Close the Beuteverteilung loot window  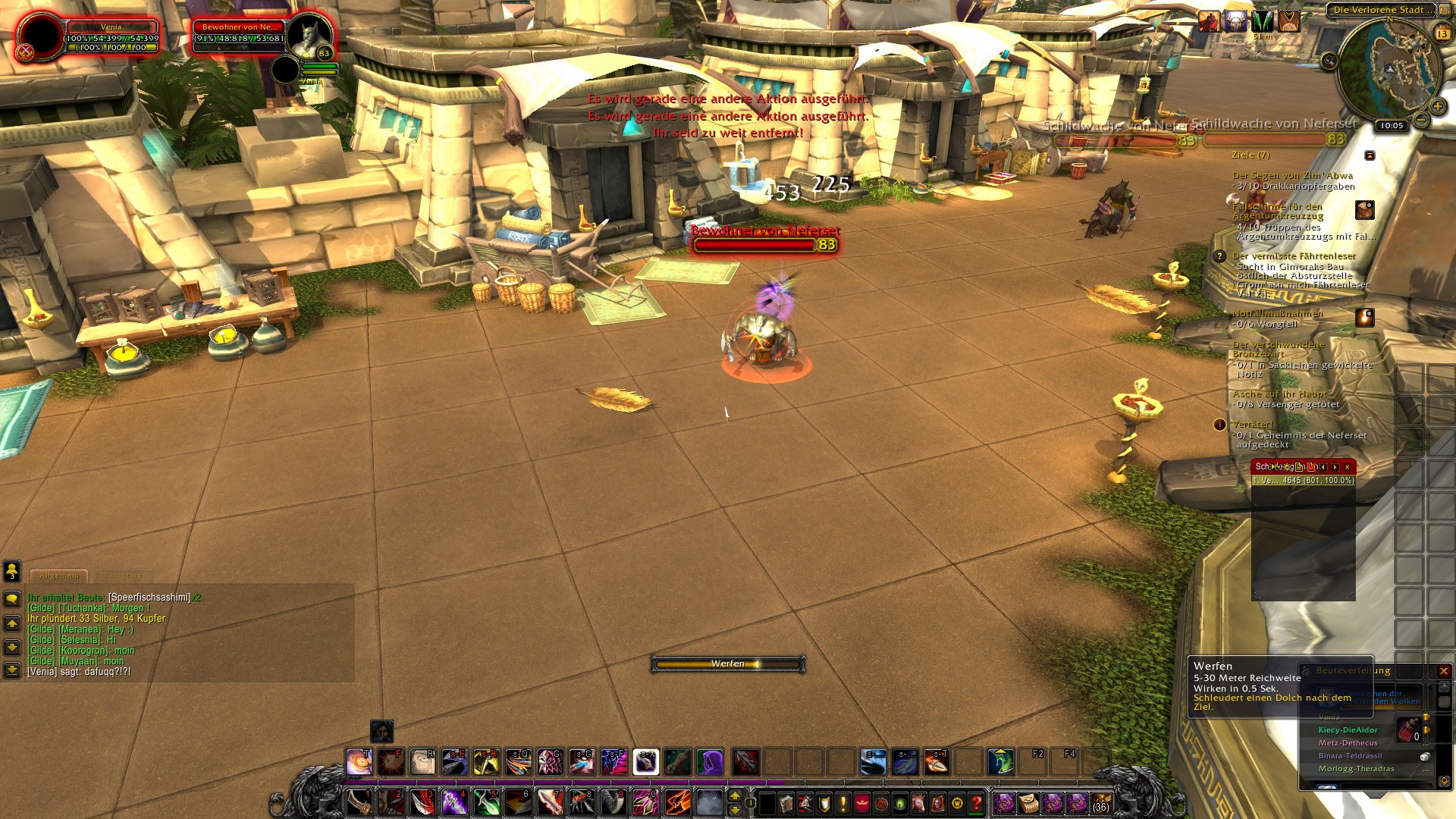pos(1443,671)
